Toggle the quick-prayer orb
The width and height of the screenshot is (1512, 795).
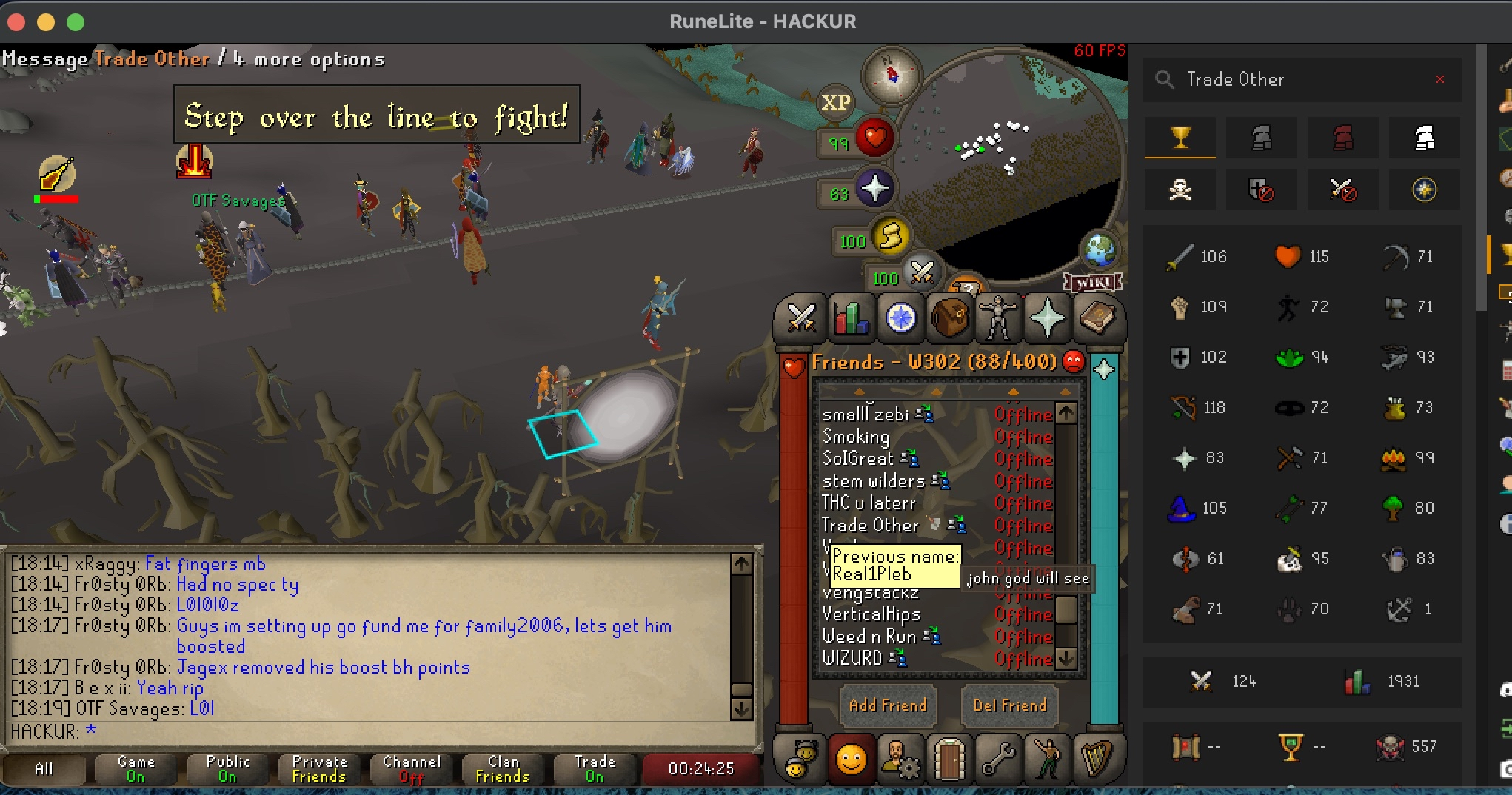point(874,189)
